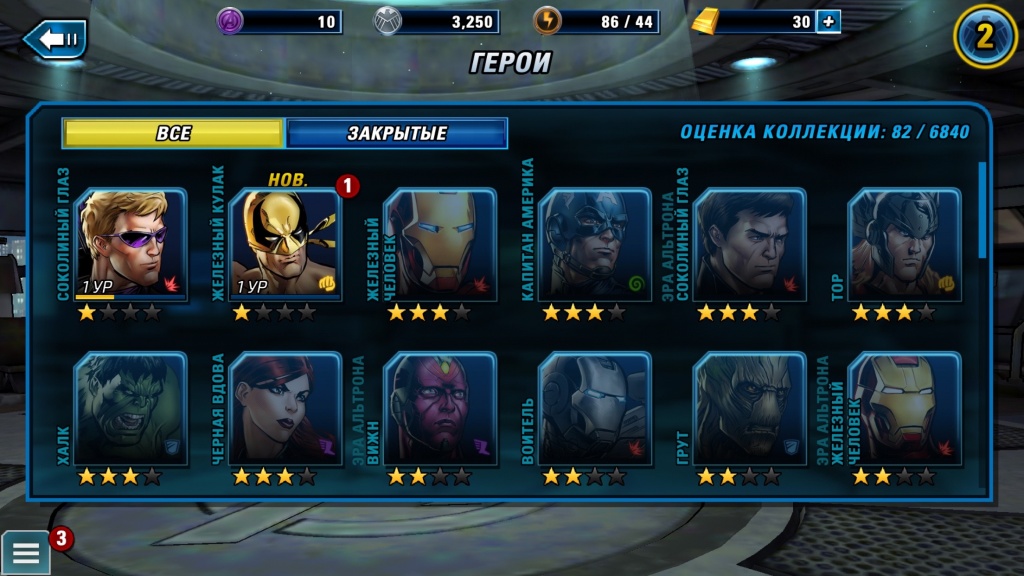Select the Соколиный Глаз level 1 hero card
The image size is (1024, 576).
tap(130, 245)
